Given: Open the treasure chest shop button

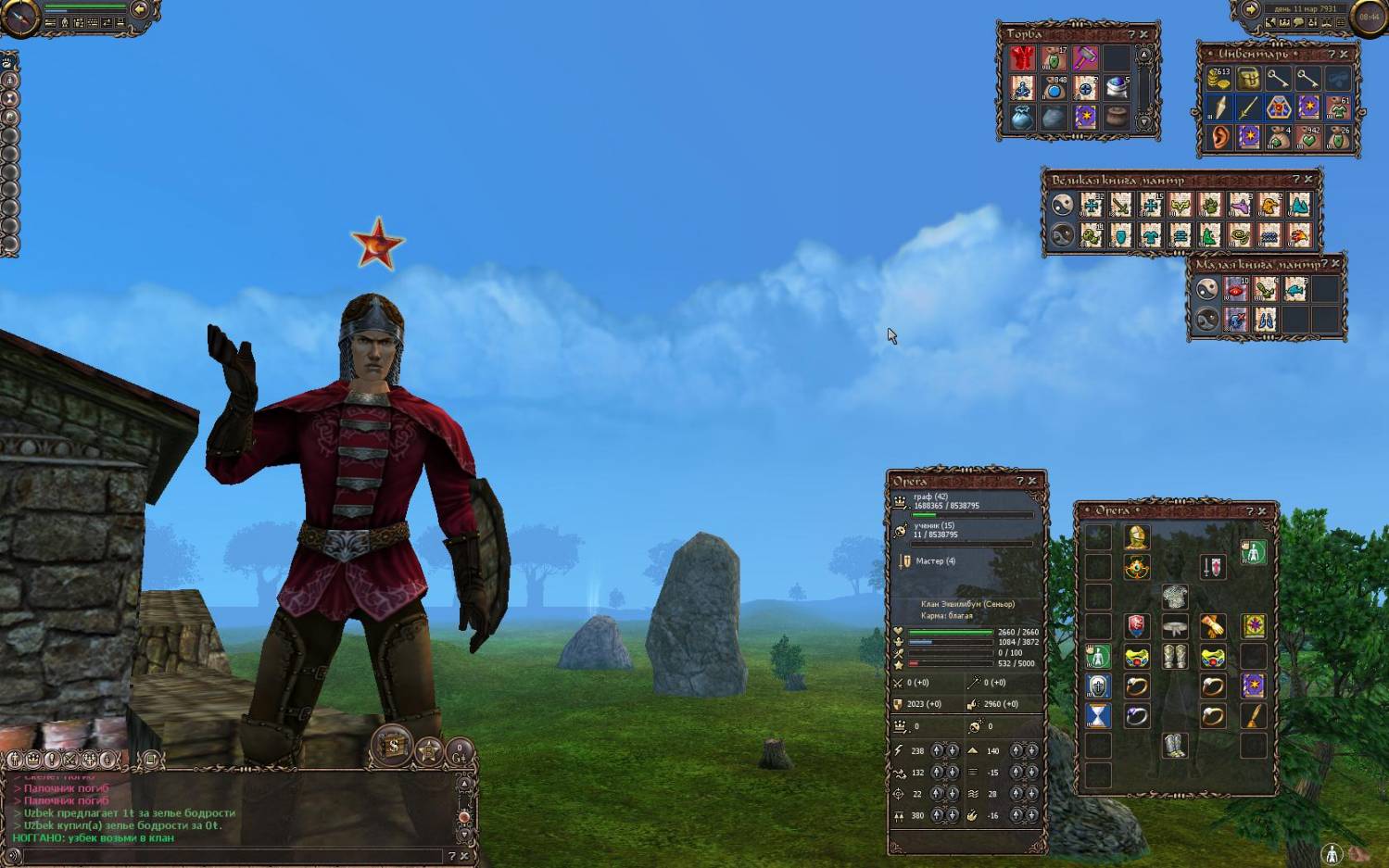Looking at the screenshot, I should [x=393, y=746].
